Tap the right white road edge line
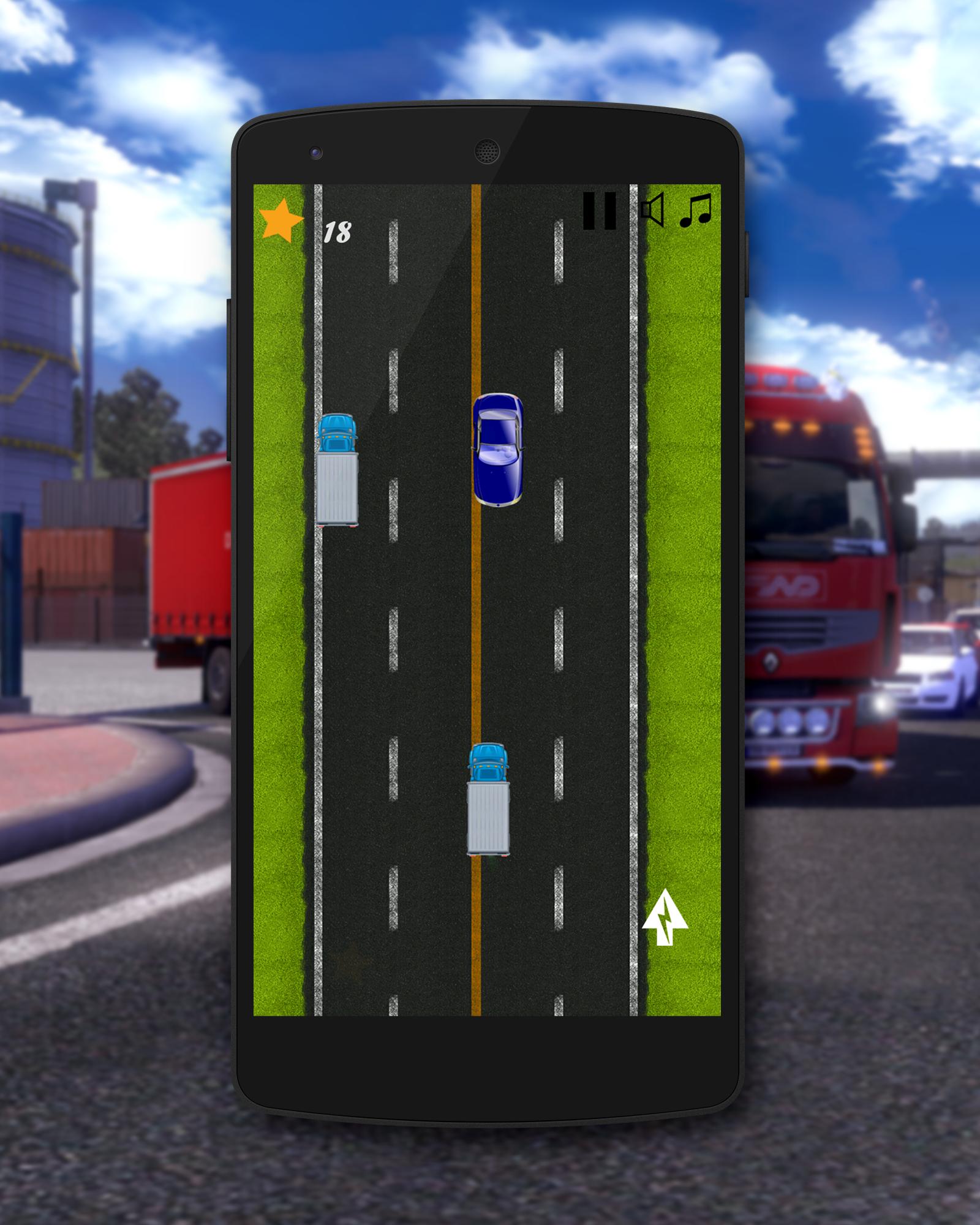The width and height of the screenshot is (980, 1225). 634,612
